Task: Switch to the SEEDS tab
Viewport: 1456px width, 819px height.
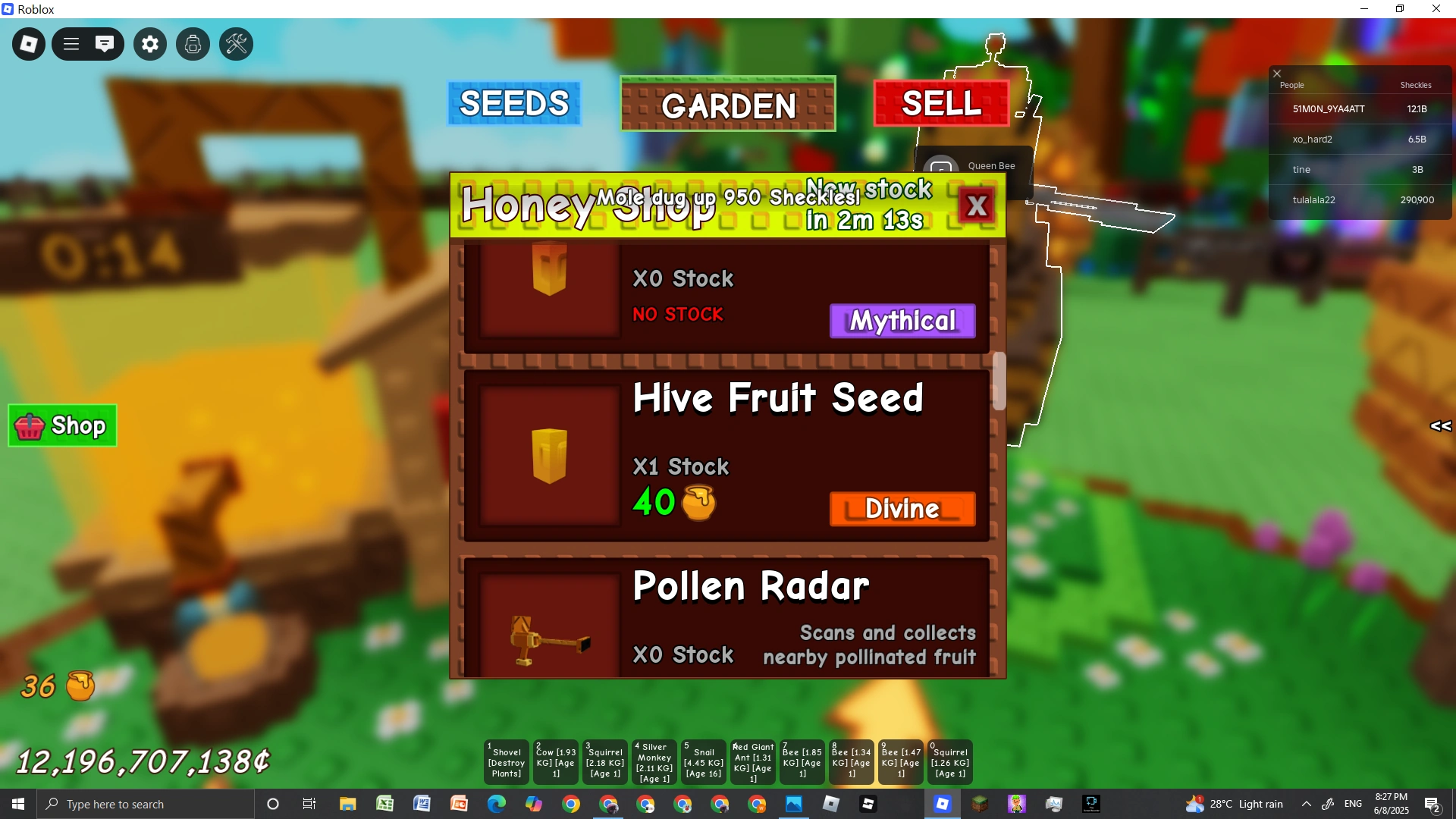Action: pos(514,103)
